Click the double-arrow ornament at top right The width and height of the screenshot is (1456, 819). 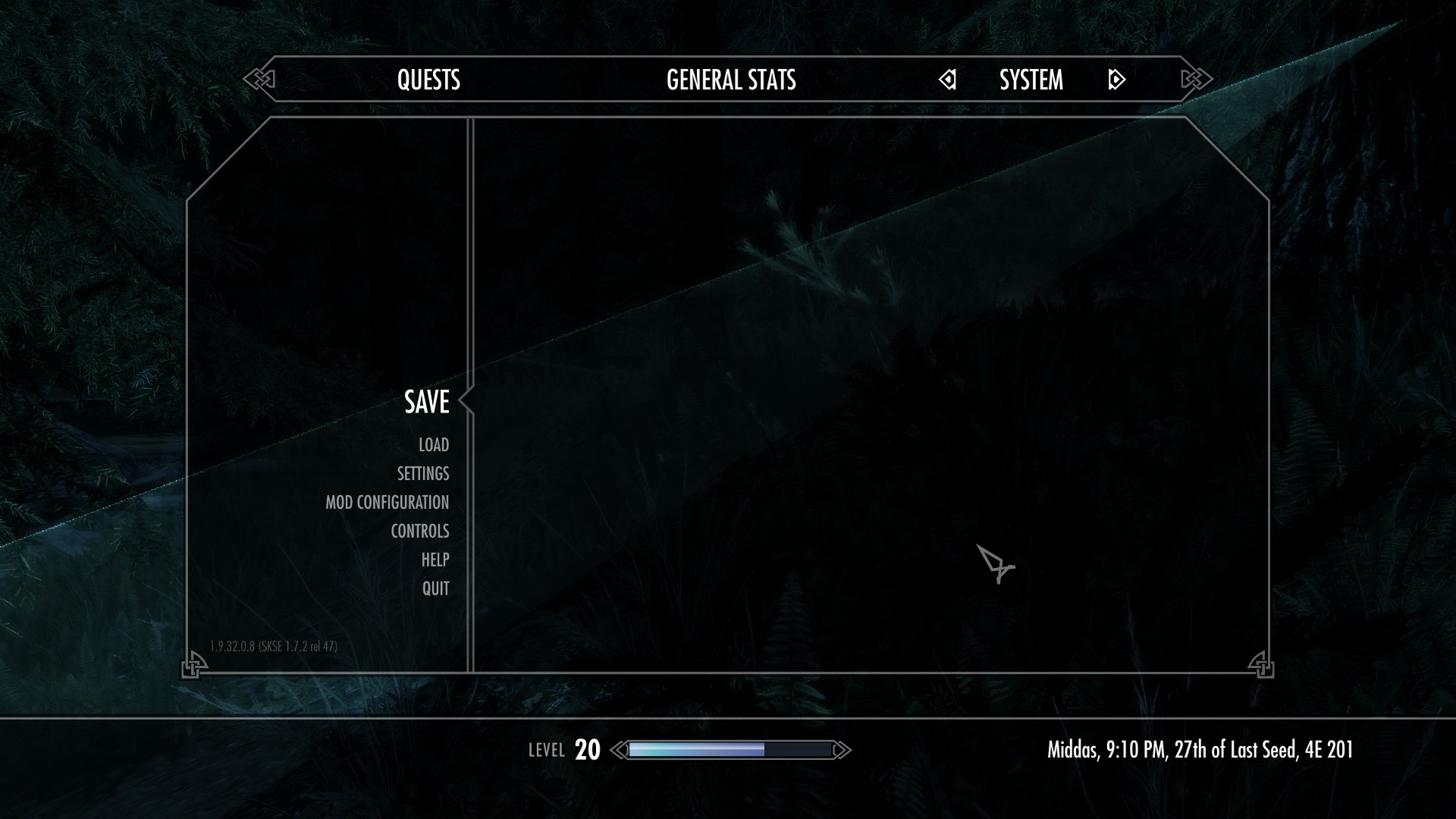click(1196, 77)
